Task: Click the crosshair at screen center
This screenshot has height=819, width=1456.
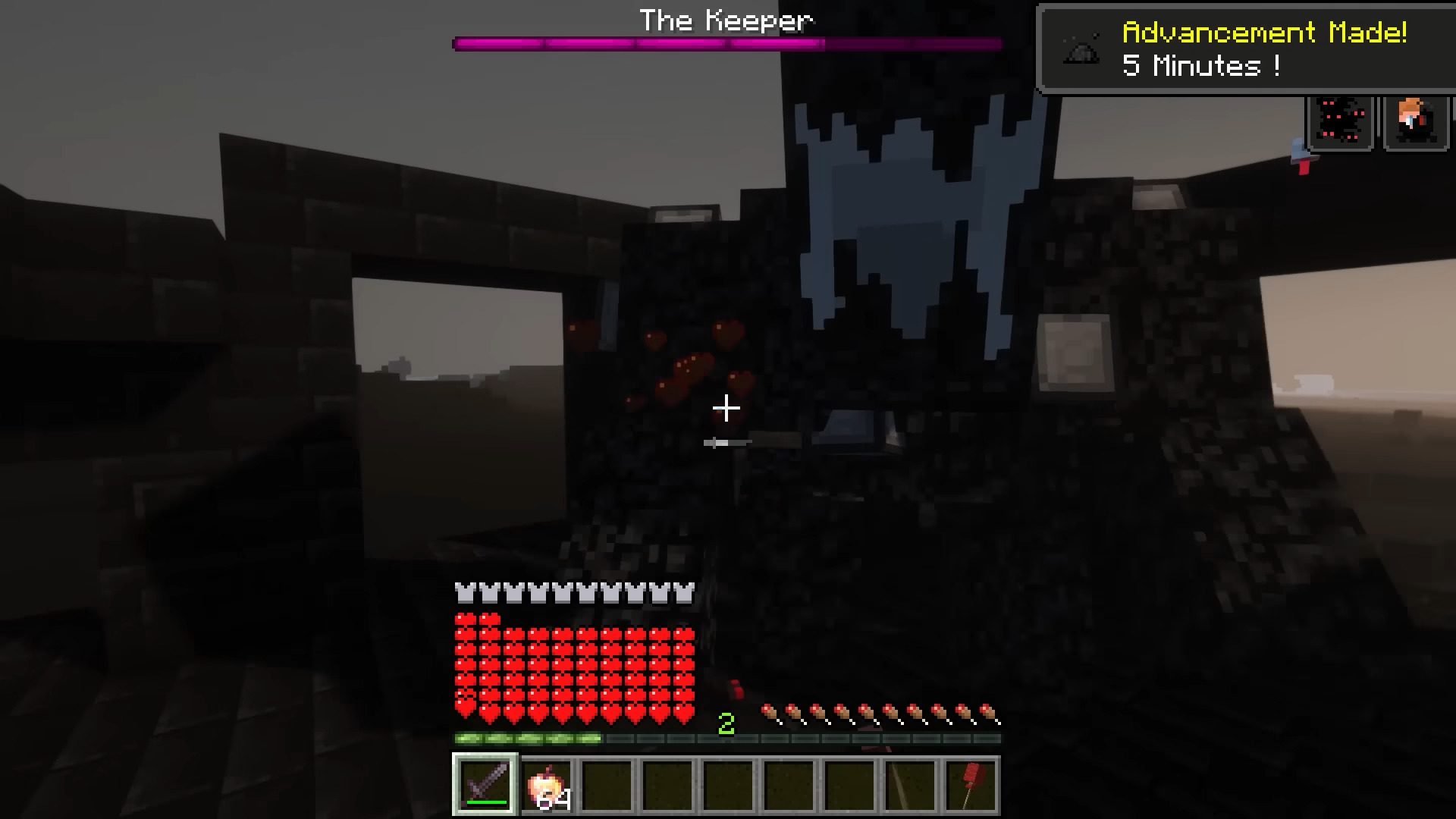Action: [726, 409]
